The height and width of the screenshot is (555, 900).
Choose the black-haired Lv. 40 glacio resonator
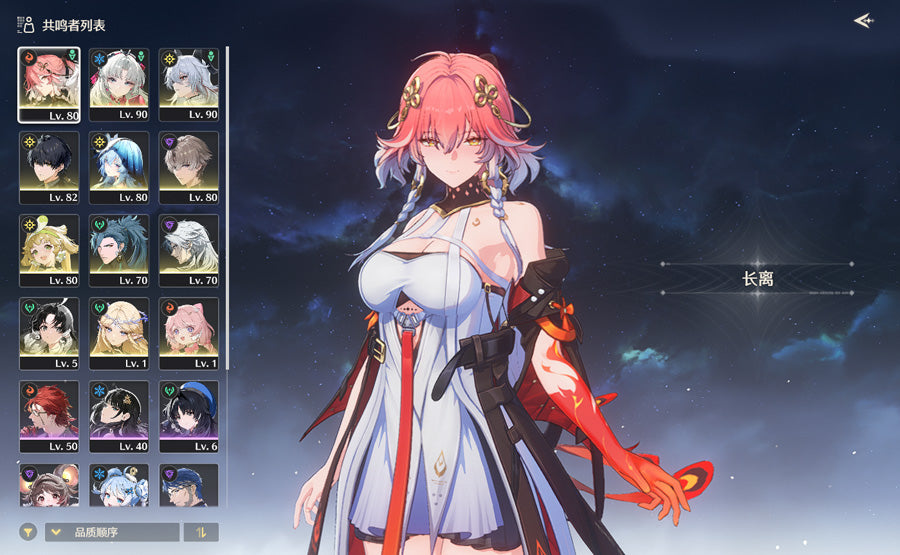click(x=119, y=416)
